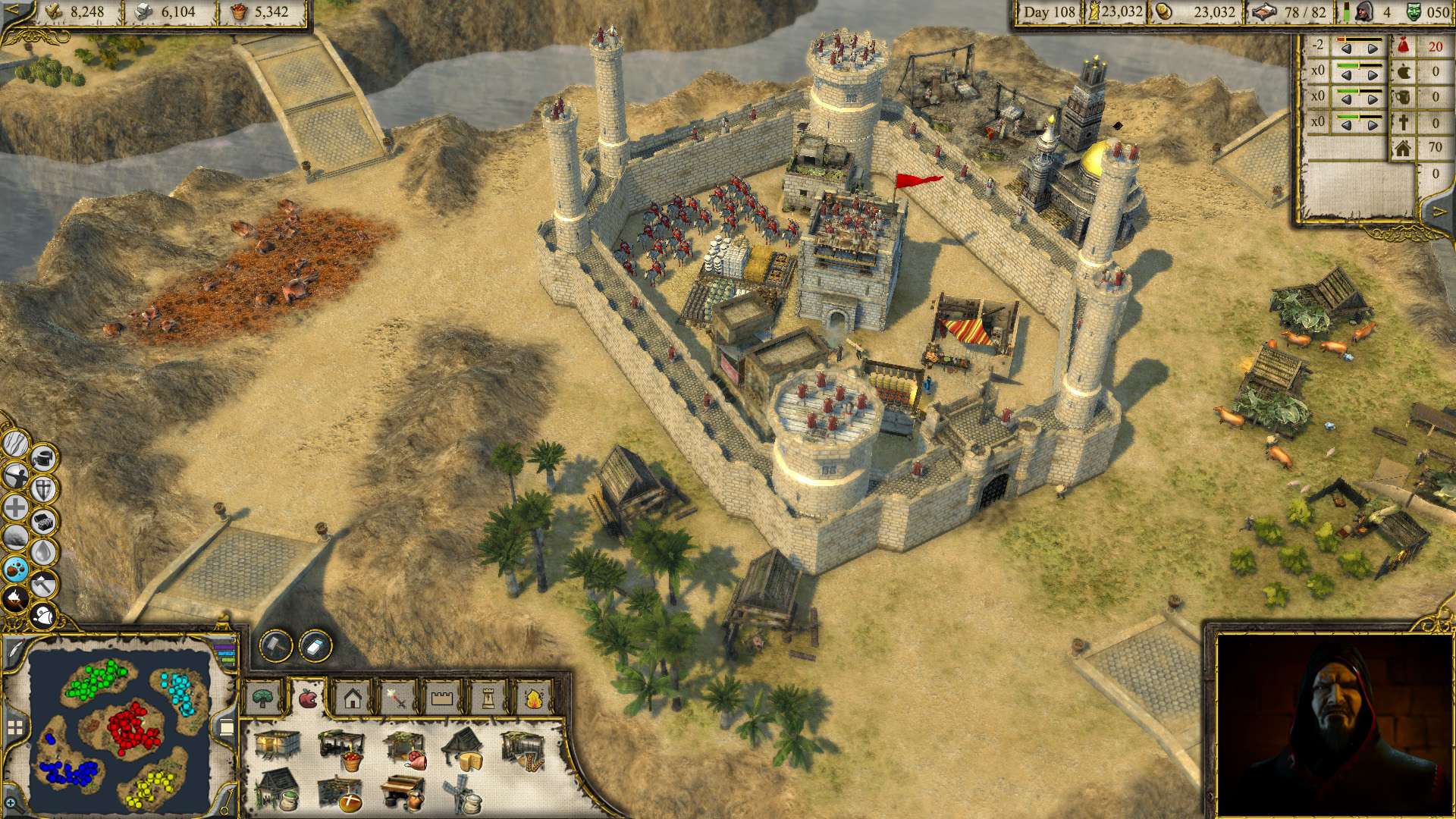Select the bakery building with bread loaf

pyautogui.click(x=340, y=793)
